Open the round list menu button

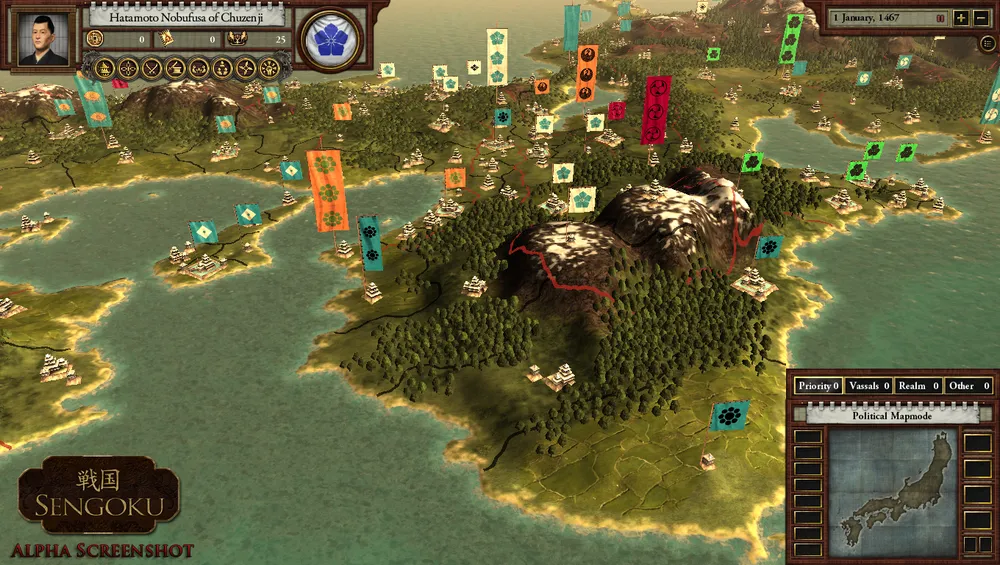tap(988, 44)
